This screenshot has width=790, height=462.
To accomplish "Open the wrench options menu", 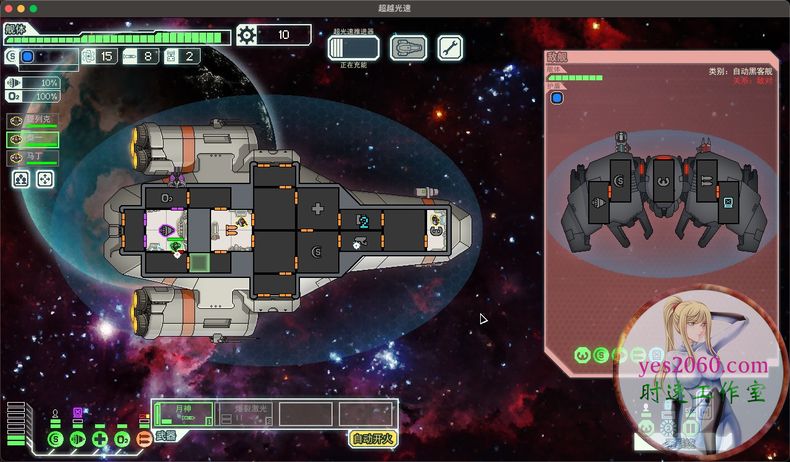I will (x=450, y=47).
